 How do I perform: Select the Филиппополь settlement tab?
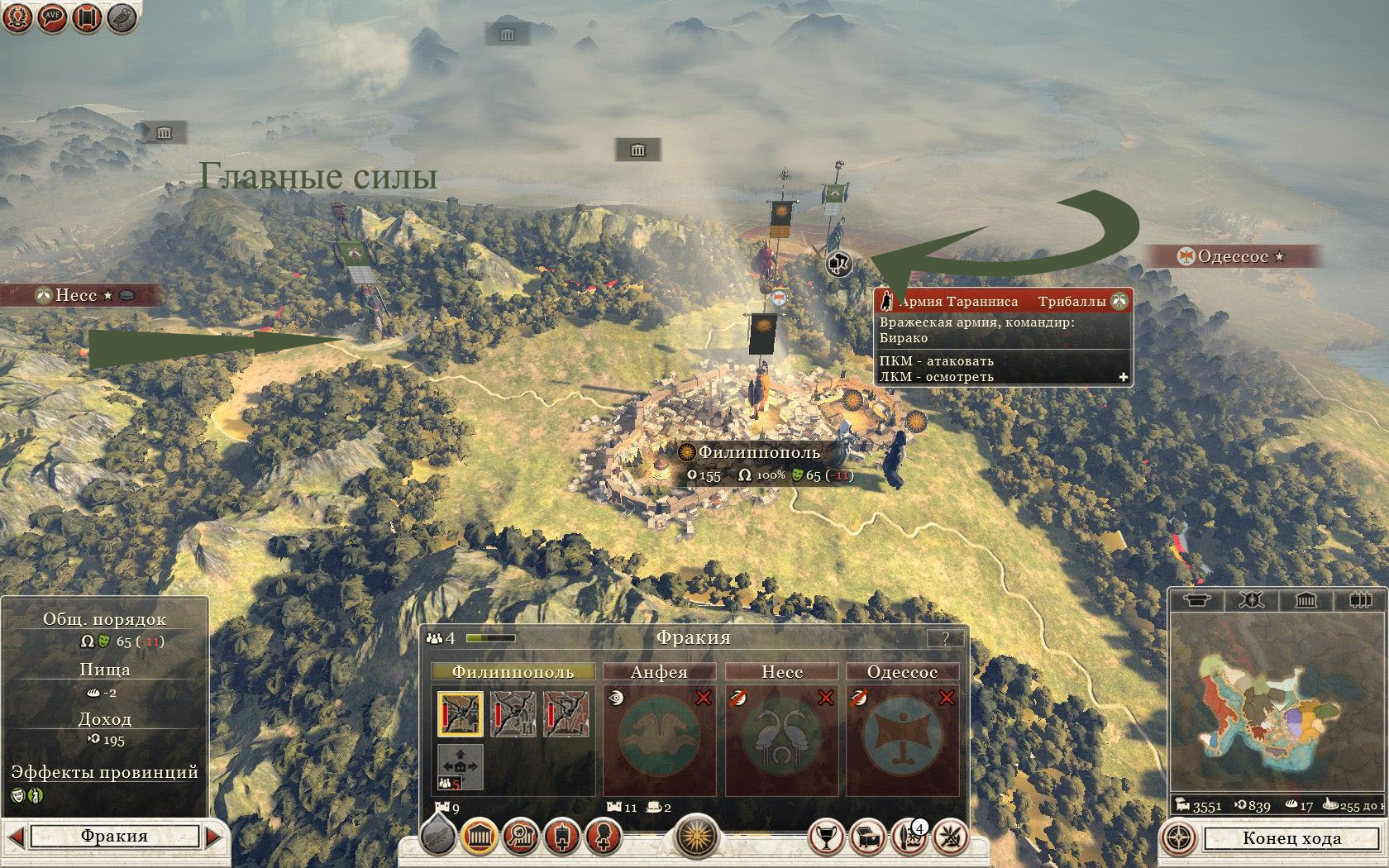[x=513, y=672]
